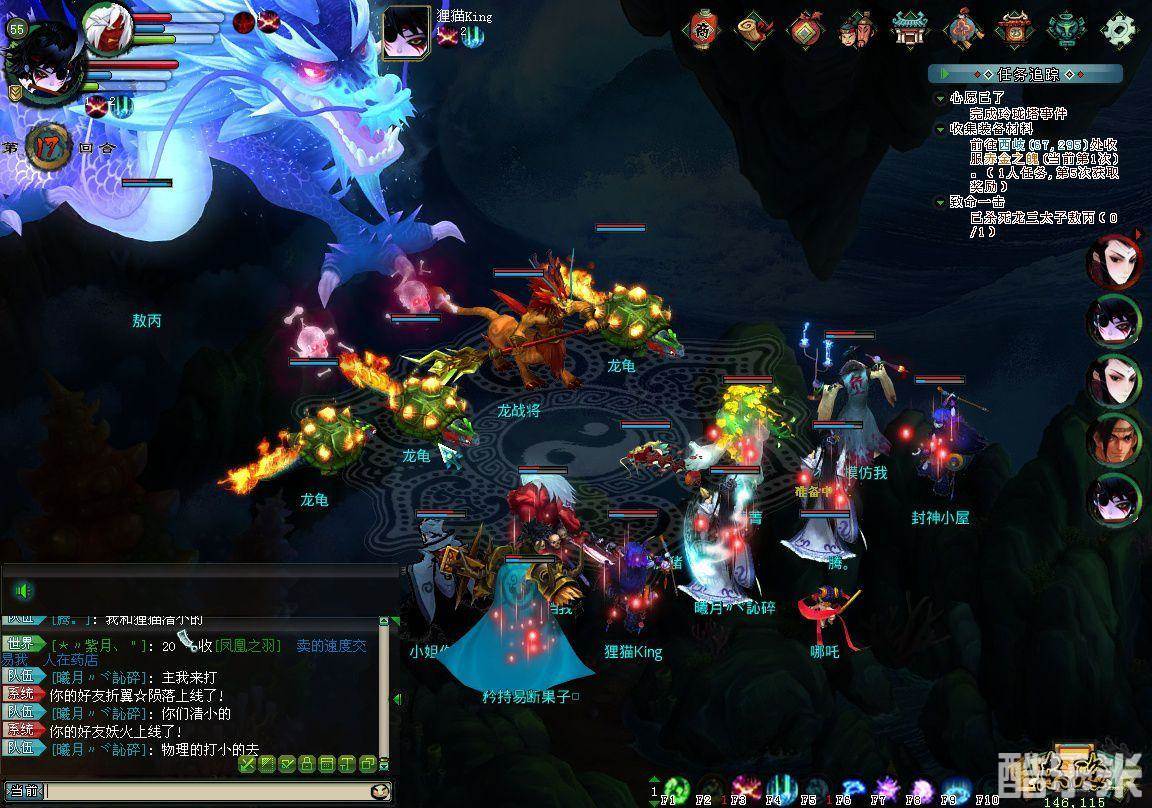Viewport: 1152px width, 808px height.
Task: Collapse the 致命一击 quest entry
Action: [940, 202]
